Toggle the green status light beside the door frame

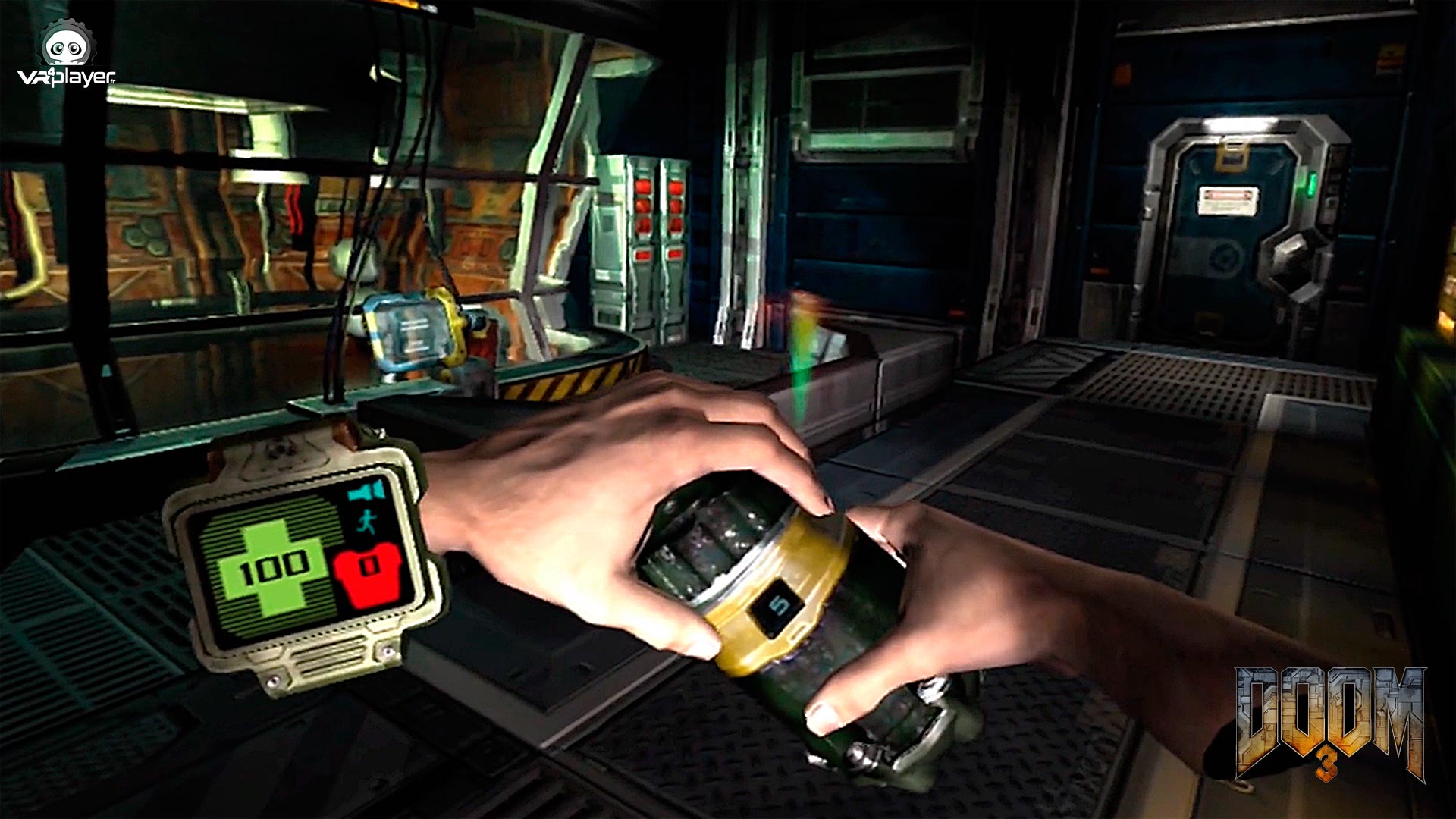point(1310,184)
